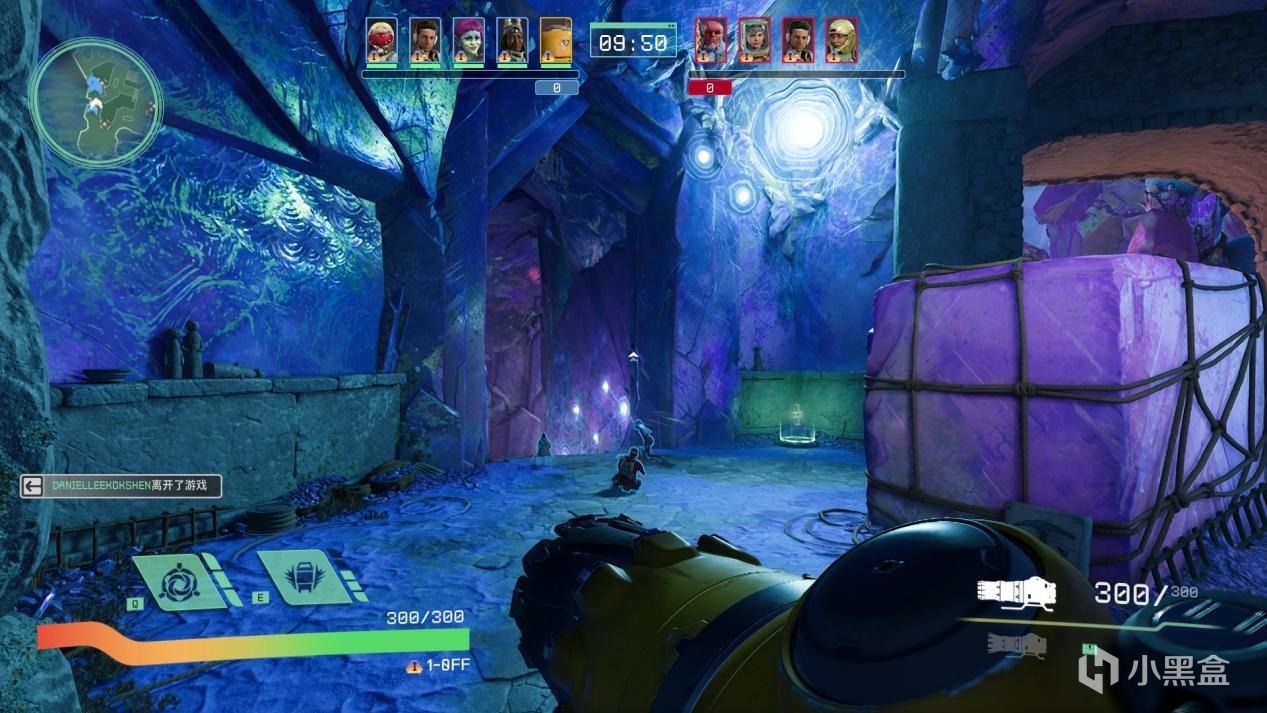Select the red-helmeted teammate portrait
The image size is (1267, 713).
coord(381,41)
